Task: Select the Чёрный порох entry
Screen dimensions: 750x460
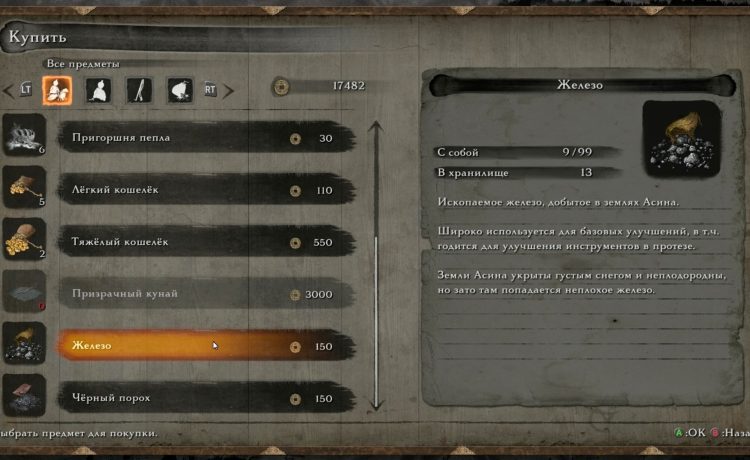Action: point(200,398)
